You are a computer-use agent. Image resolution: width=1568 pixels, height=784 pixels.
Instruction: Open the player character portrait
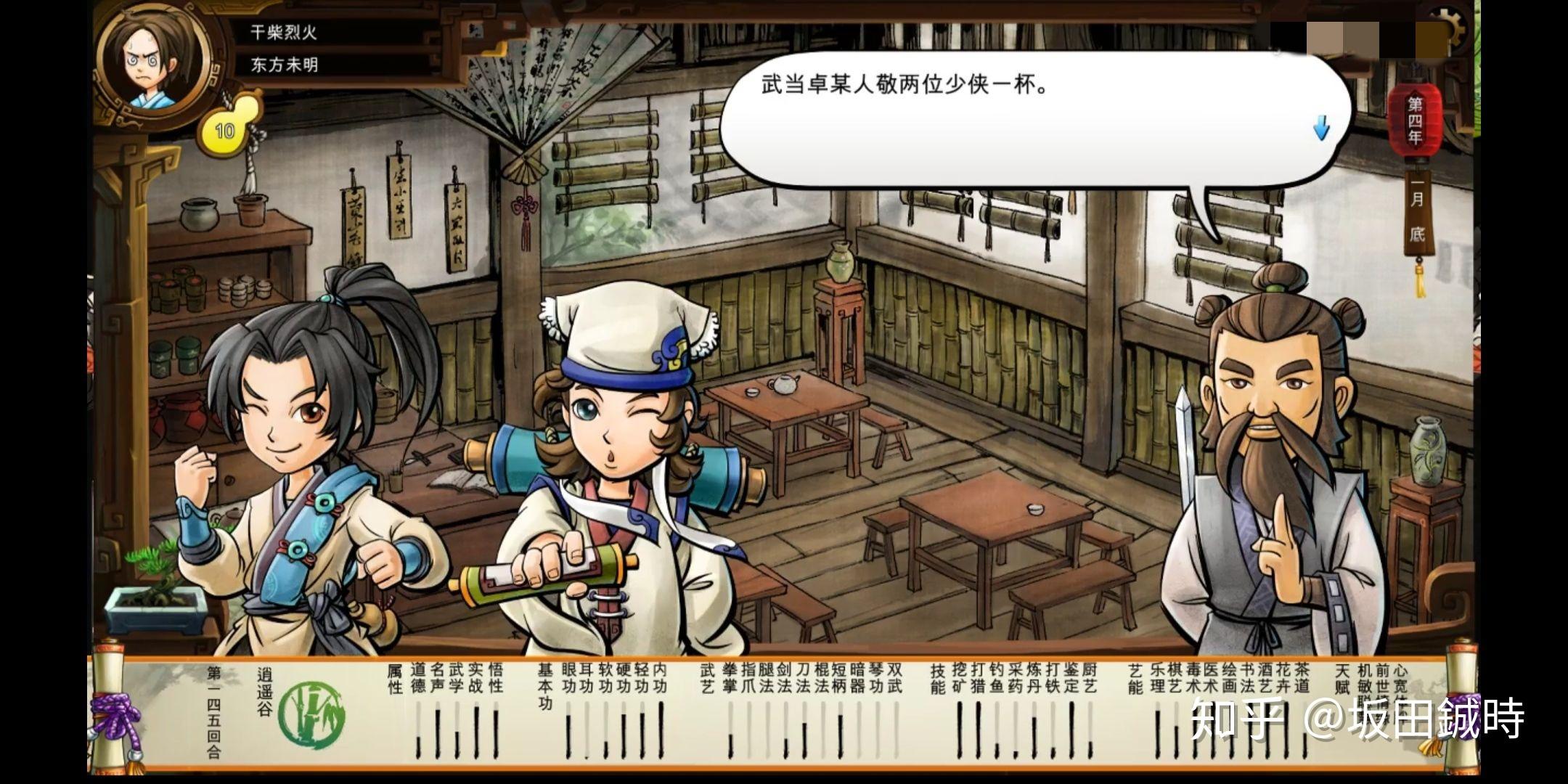pos(151,65)
